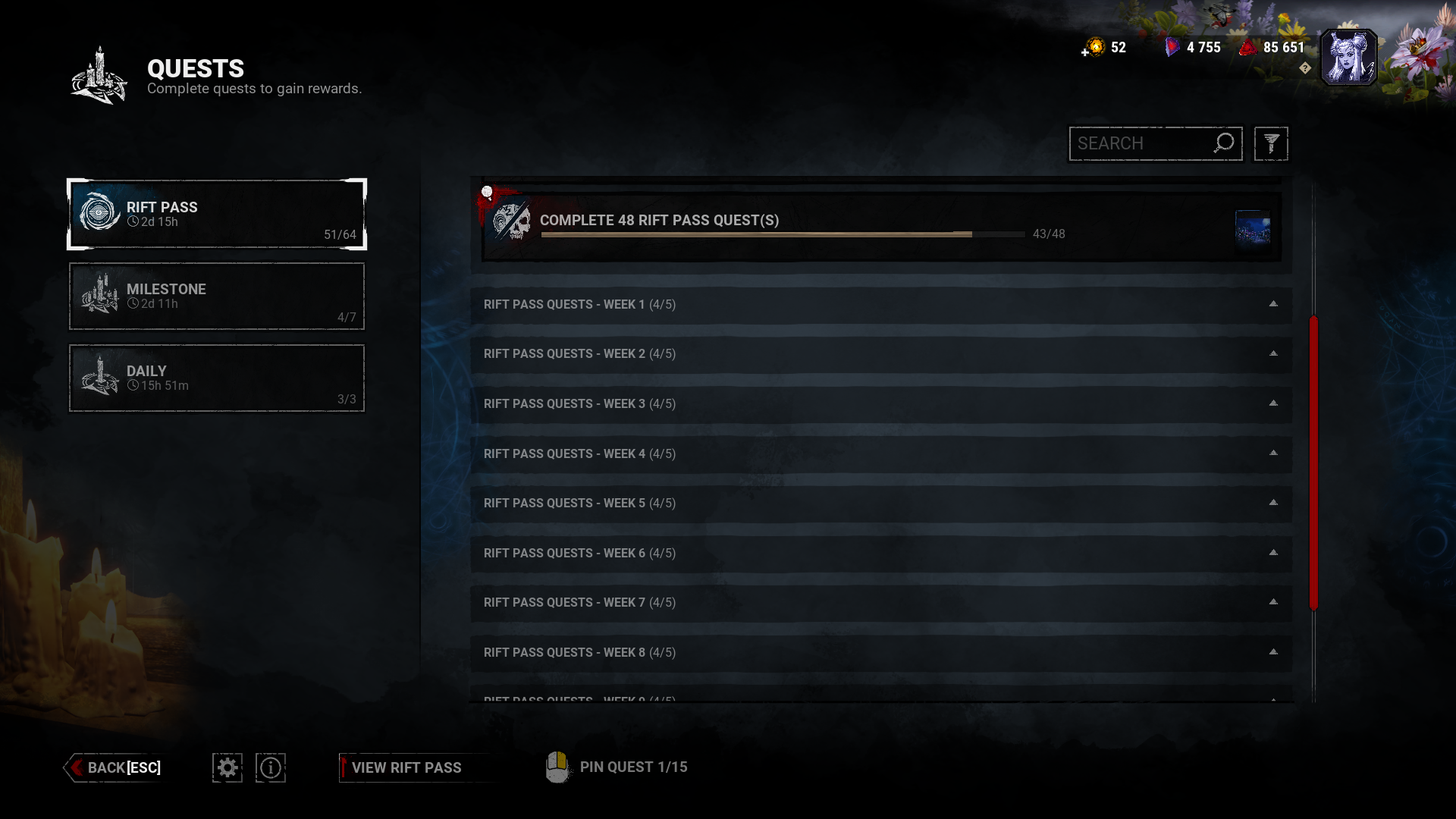The width and height of the screenshot is (1456, 819).
Task: Click the bloodpoints currency icon
Action: (1247, 47)
